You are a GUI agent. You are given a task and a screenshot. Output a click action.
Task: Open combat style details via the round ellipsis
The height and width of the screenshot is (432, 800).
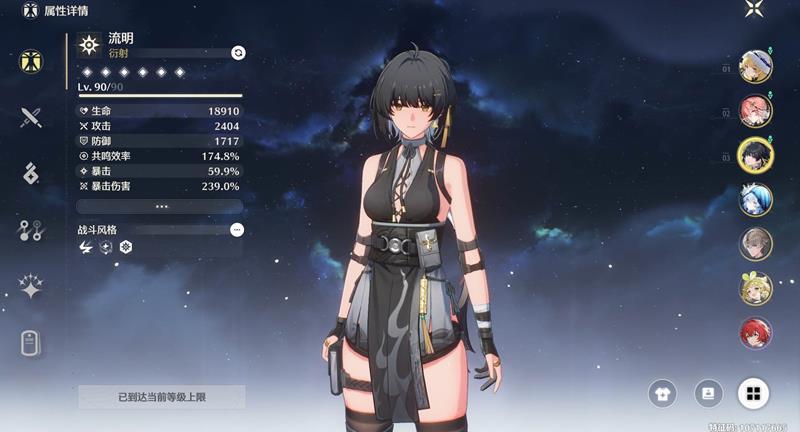pyautogui.click(x=237, y=230)
